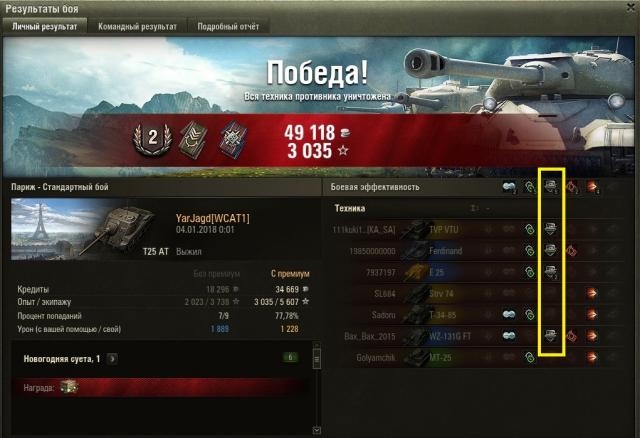
Task: Click the Mastery badge class 2 medal
Action: 154,139
